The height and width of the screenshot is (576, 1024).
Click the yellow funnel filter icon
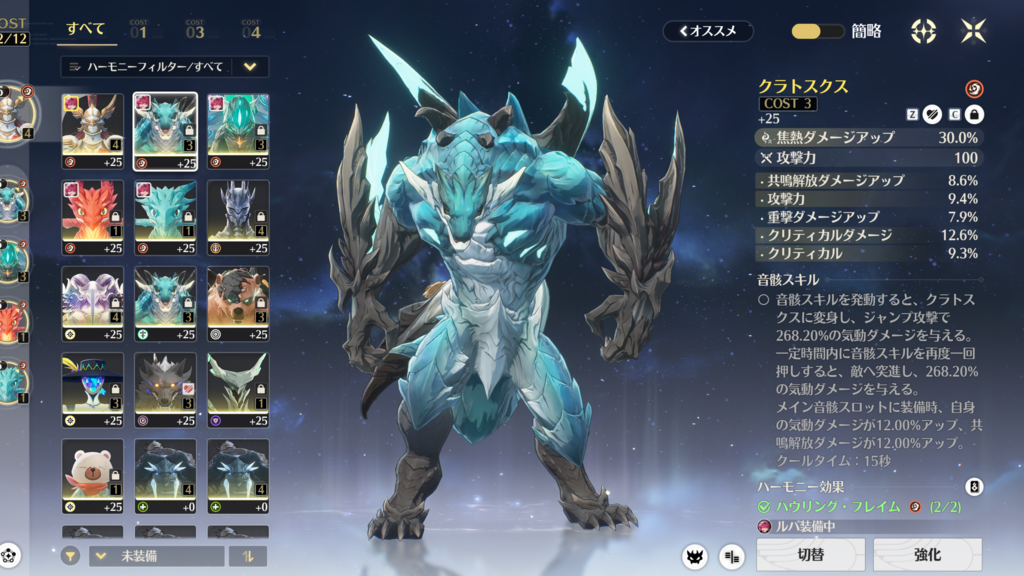click(70, 556)
